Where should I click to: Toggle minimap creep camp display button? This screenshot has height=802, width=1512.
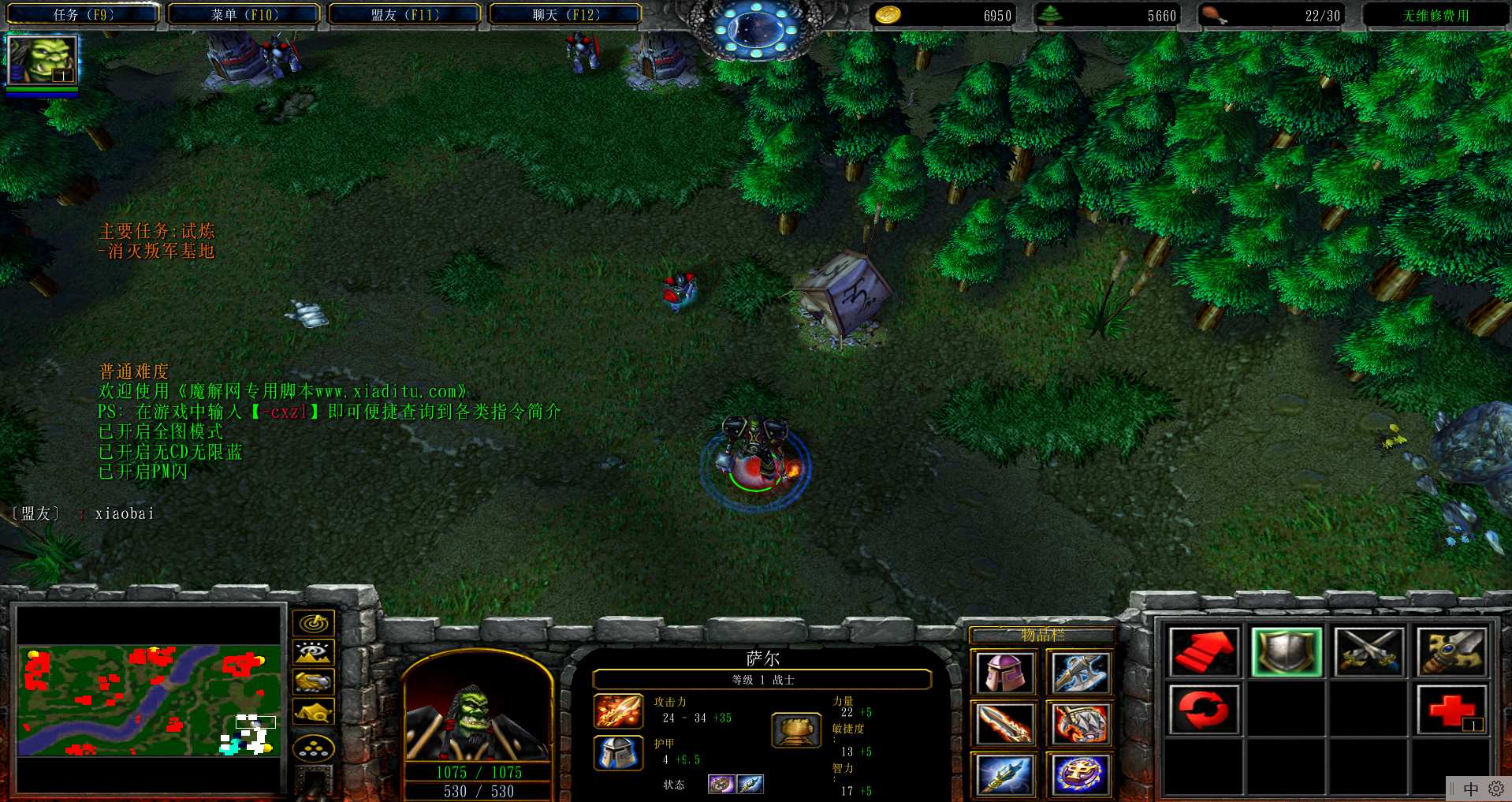314,712
